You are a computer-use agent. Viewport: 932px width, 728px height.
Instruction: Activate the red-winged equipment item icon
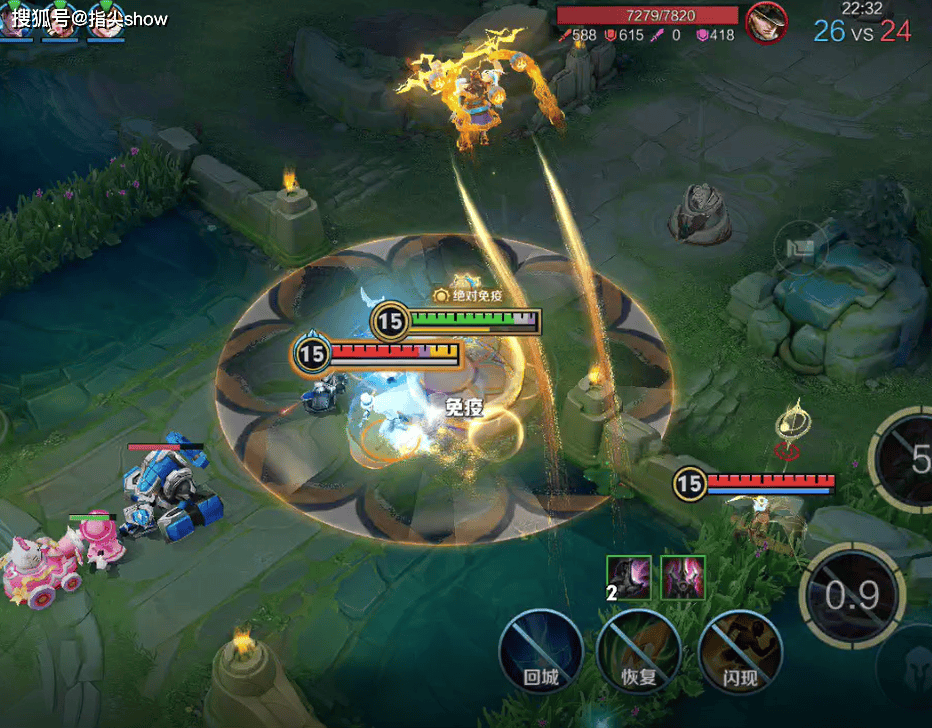pyautogui.click(x=682, y=578)
